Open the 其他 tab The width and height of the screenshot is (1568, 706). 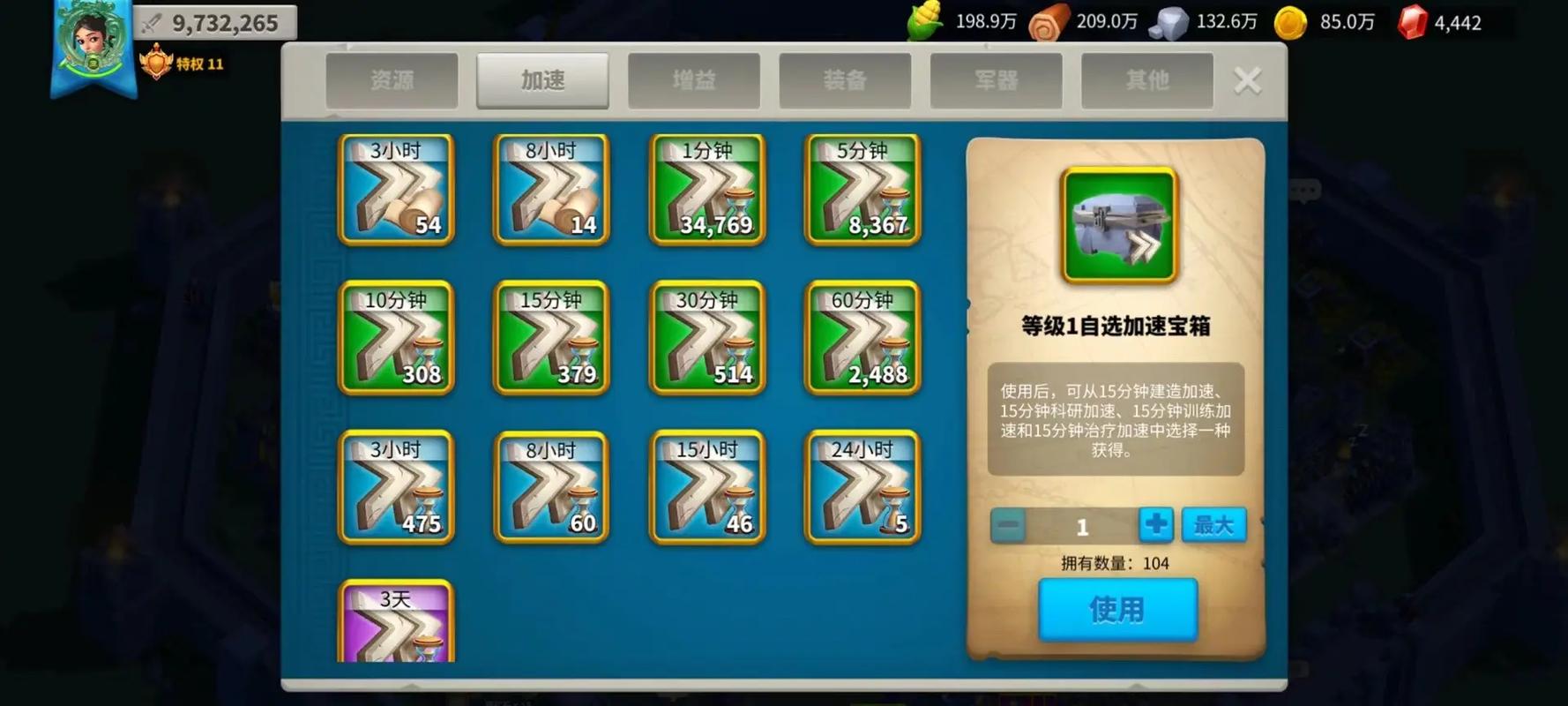[x=1146, y=80]
